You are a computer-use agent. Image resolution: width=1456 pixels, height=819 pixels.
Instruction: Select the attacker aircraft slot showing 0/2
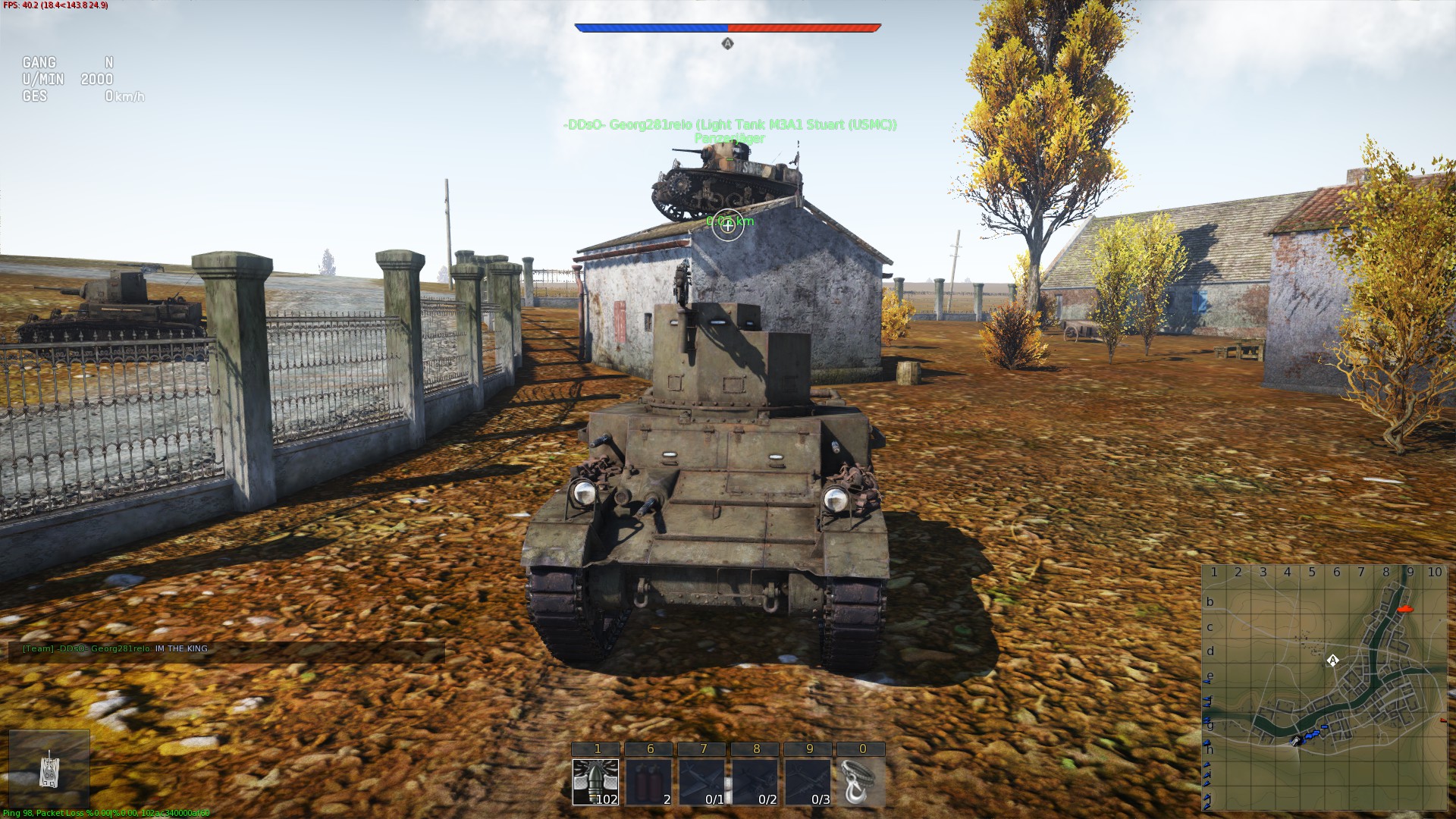tap(755, 781)
